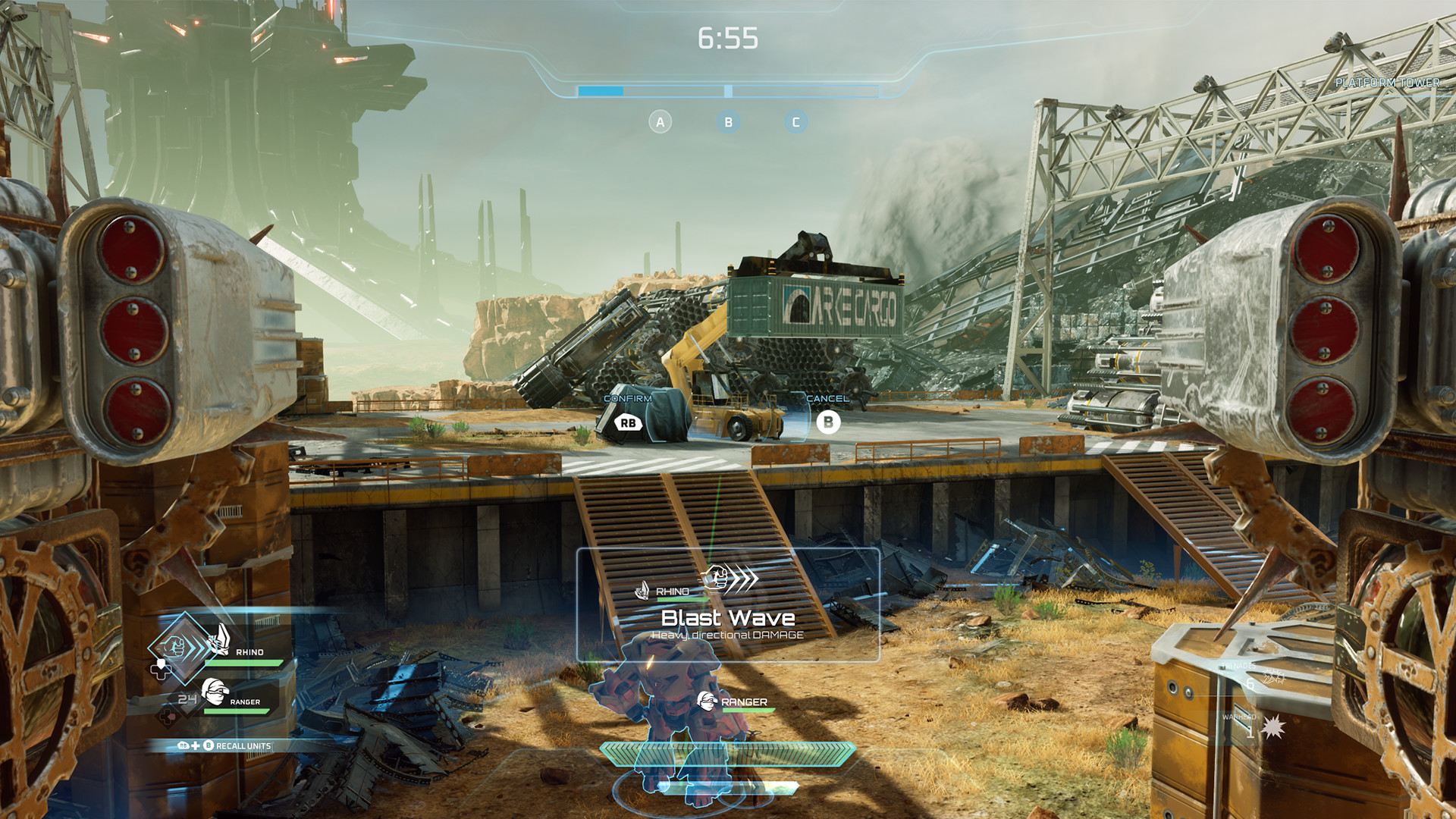
Task: Choose capture point C marker
Action: [795, 122]
